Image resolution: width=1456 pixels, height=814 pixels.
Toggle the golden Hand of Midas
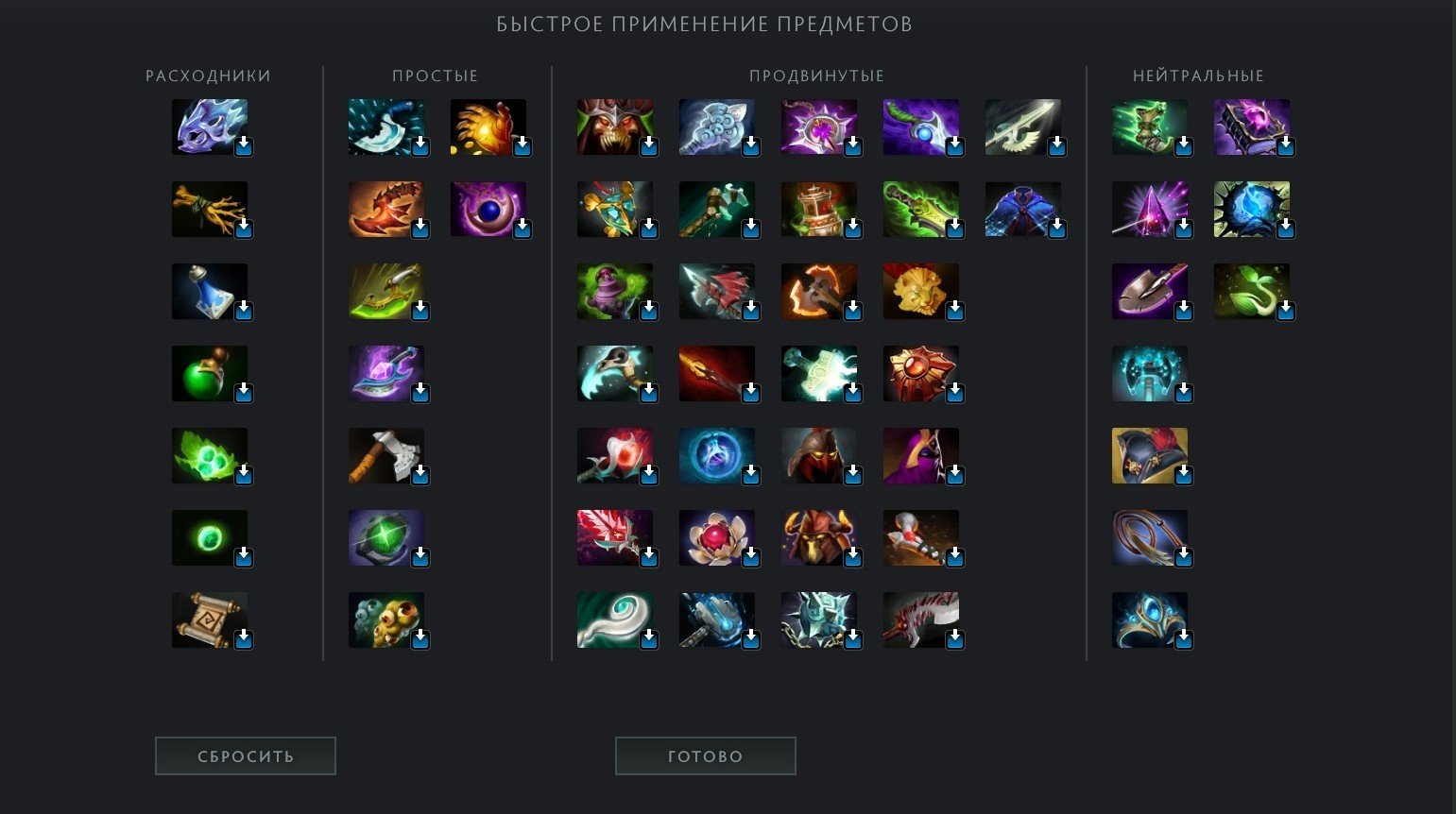(488, 127)
